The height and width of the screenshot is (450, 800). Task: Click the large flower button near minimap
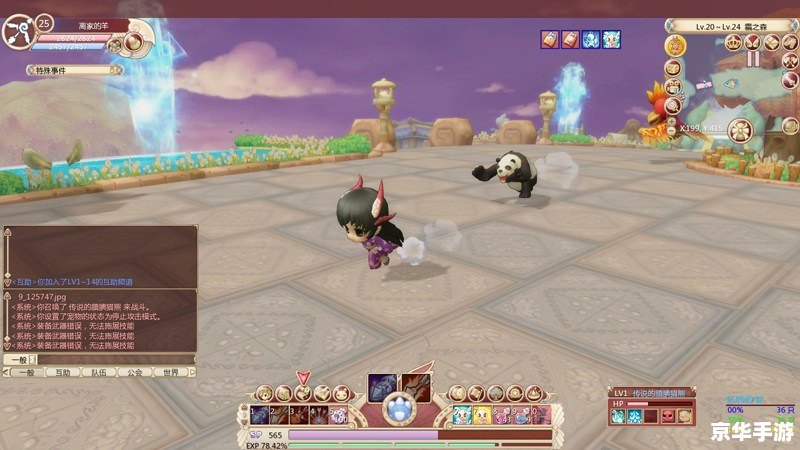[739, 129]
